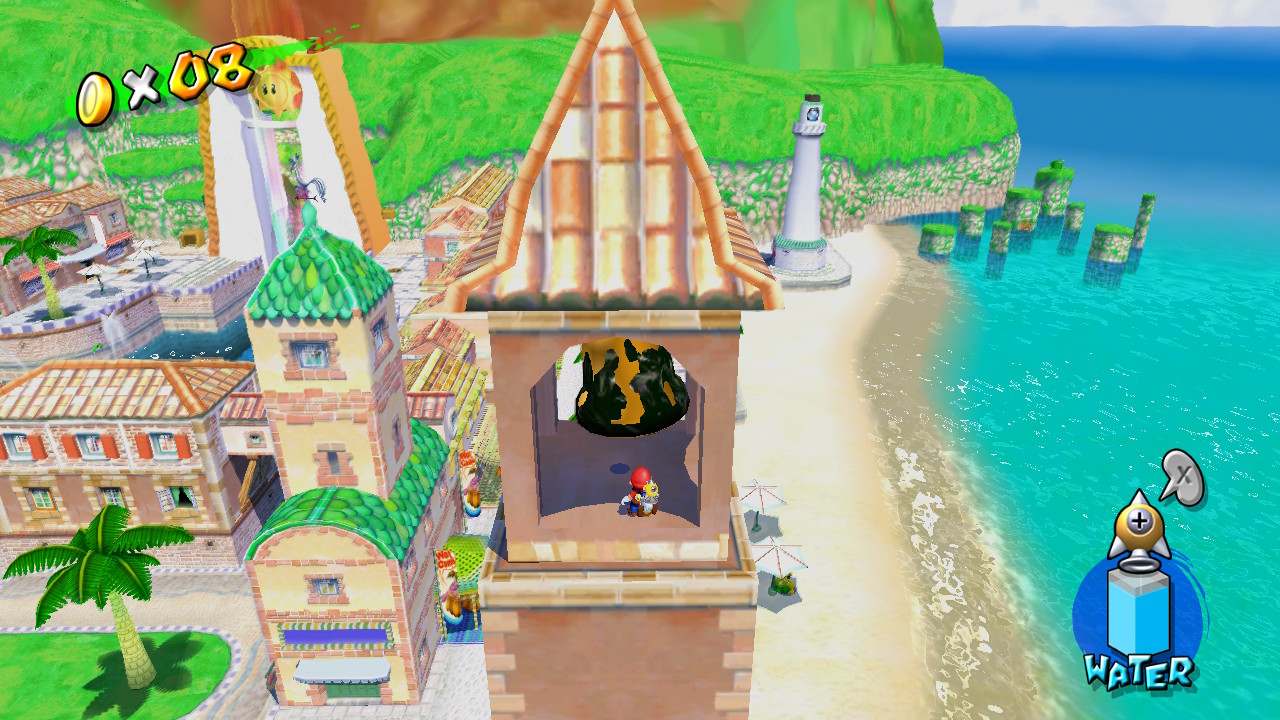1280x720 pixels.
Task: Select the blue water tank gauge
Action: 1137,613
